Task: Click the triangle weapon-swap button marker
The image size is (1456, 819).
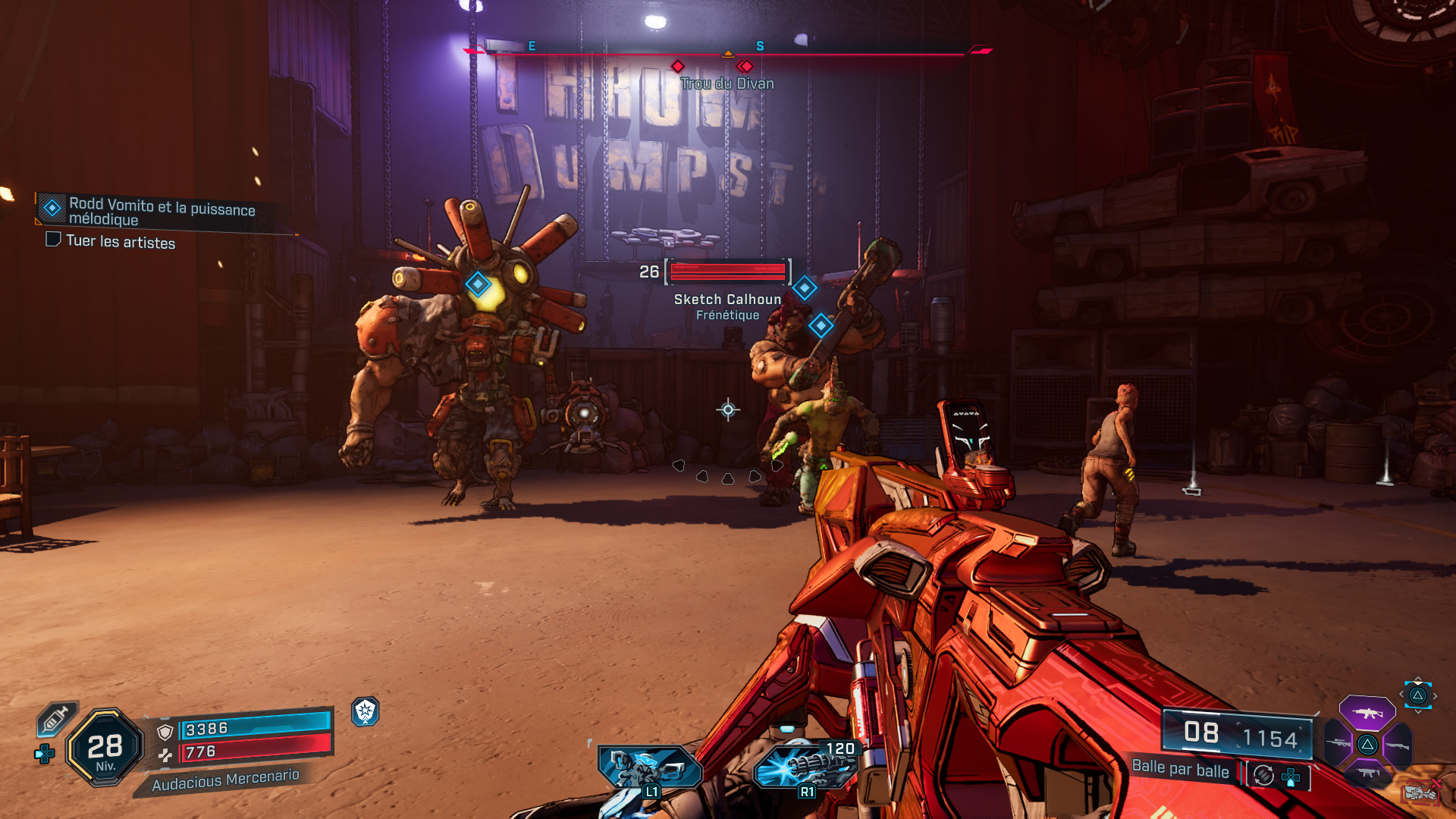Action: [x=1420, y=695]
